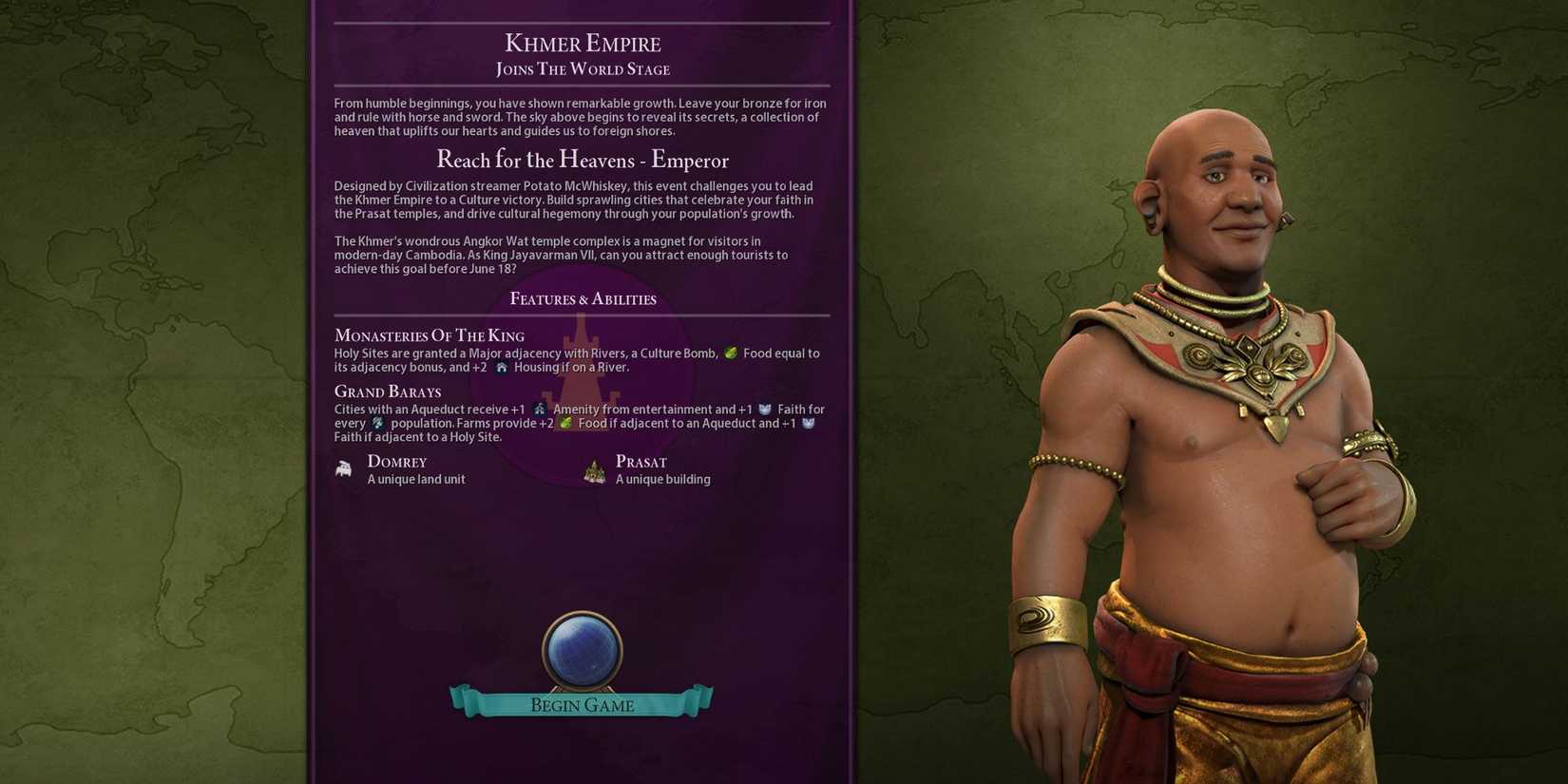Image resolution: width=1568 pixels, height=784 pixels.
Task: Select the Khmer Empire title
Action: tap(582, 43)
